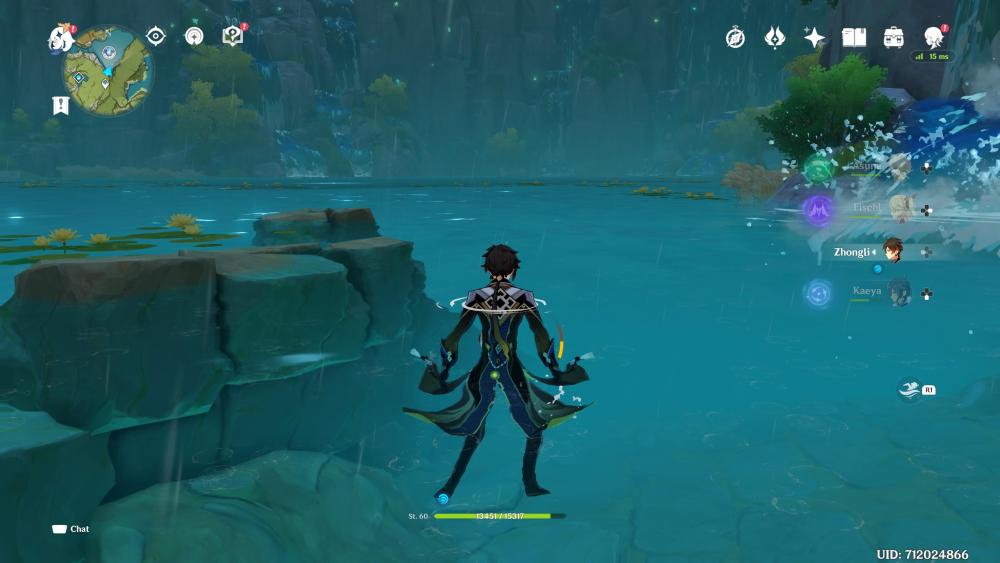Open the circular minimap

click(x=109, y=71)
